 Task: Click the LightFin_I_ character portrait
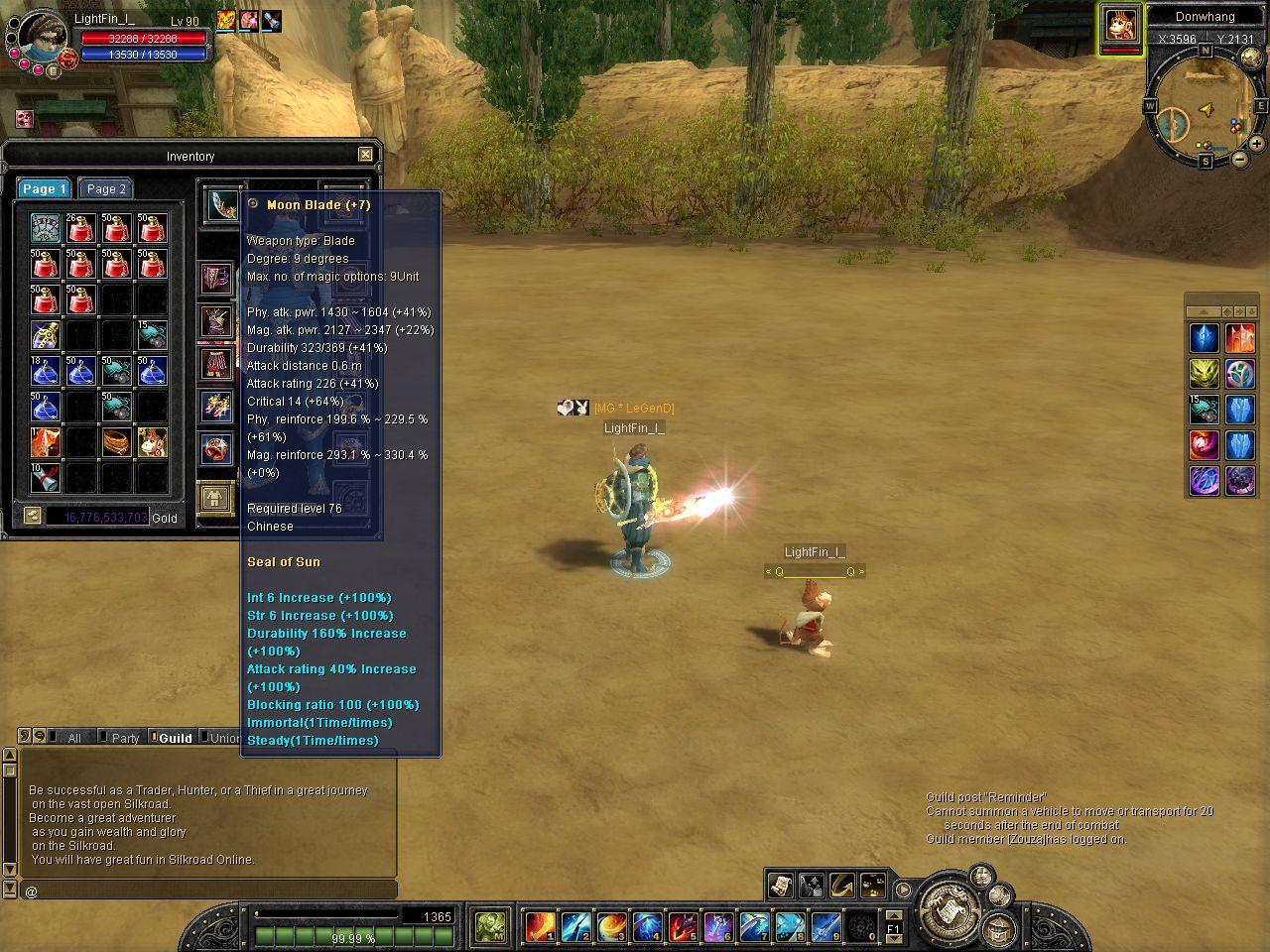tap(42, 38)
